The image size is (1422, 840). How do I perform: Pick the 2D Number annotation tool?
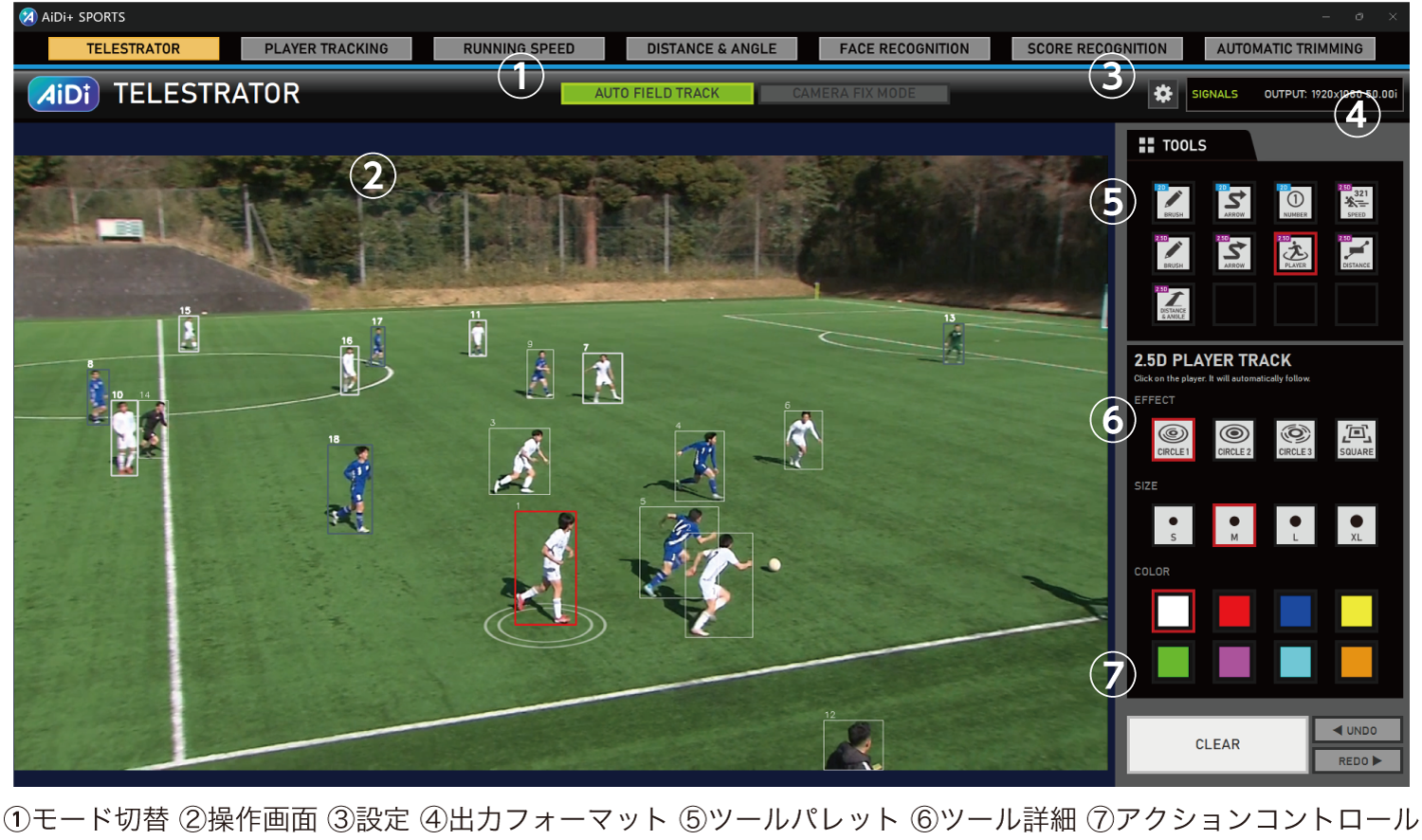[x=1295, y=202]
